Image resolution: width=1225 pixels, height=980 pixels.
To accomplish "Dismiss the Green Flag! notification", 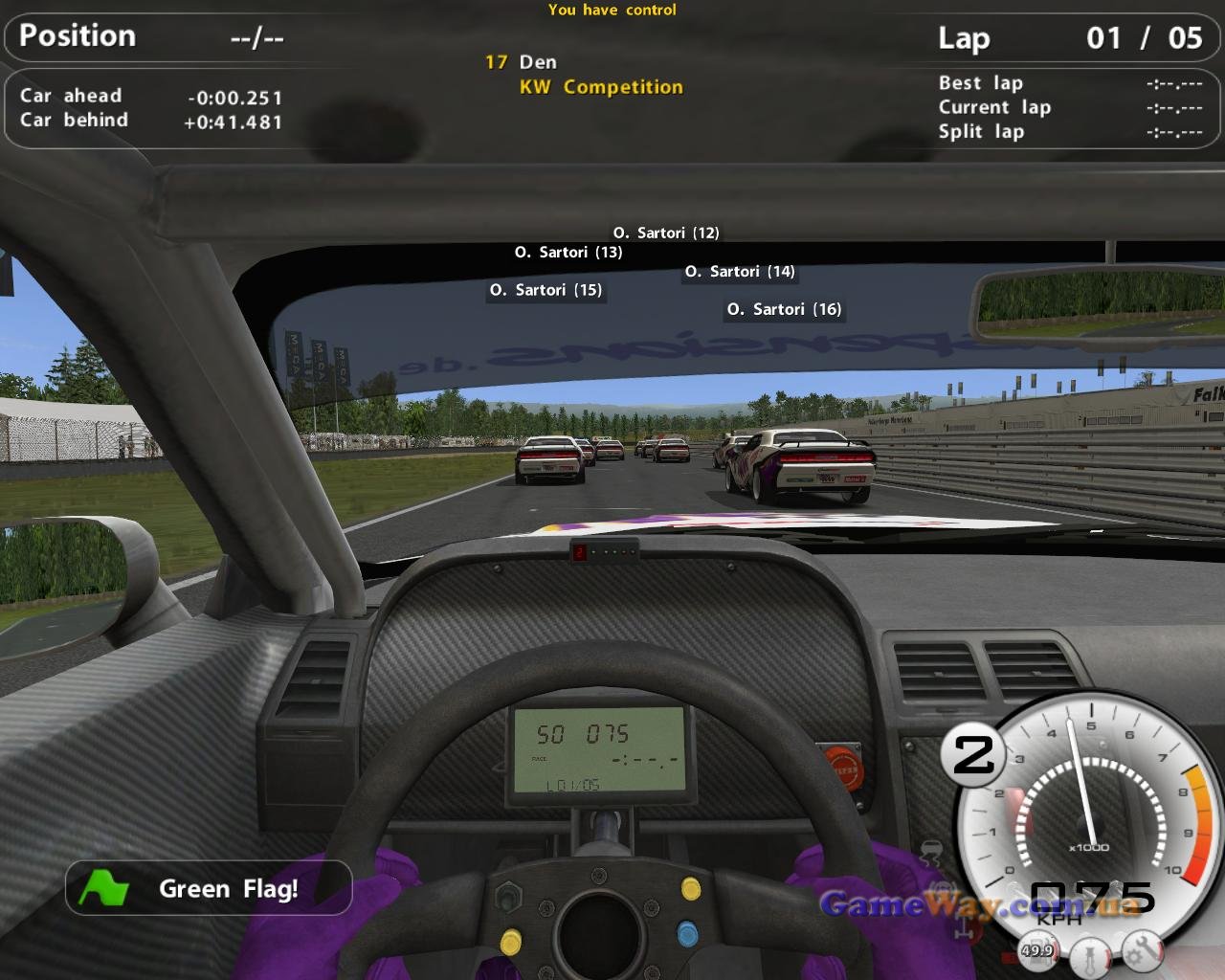I will coord(209,888).
